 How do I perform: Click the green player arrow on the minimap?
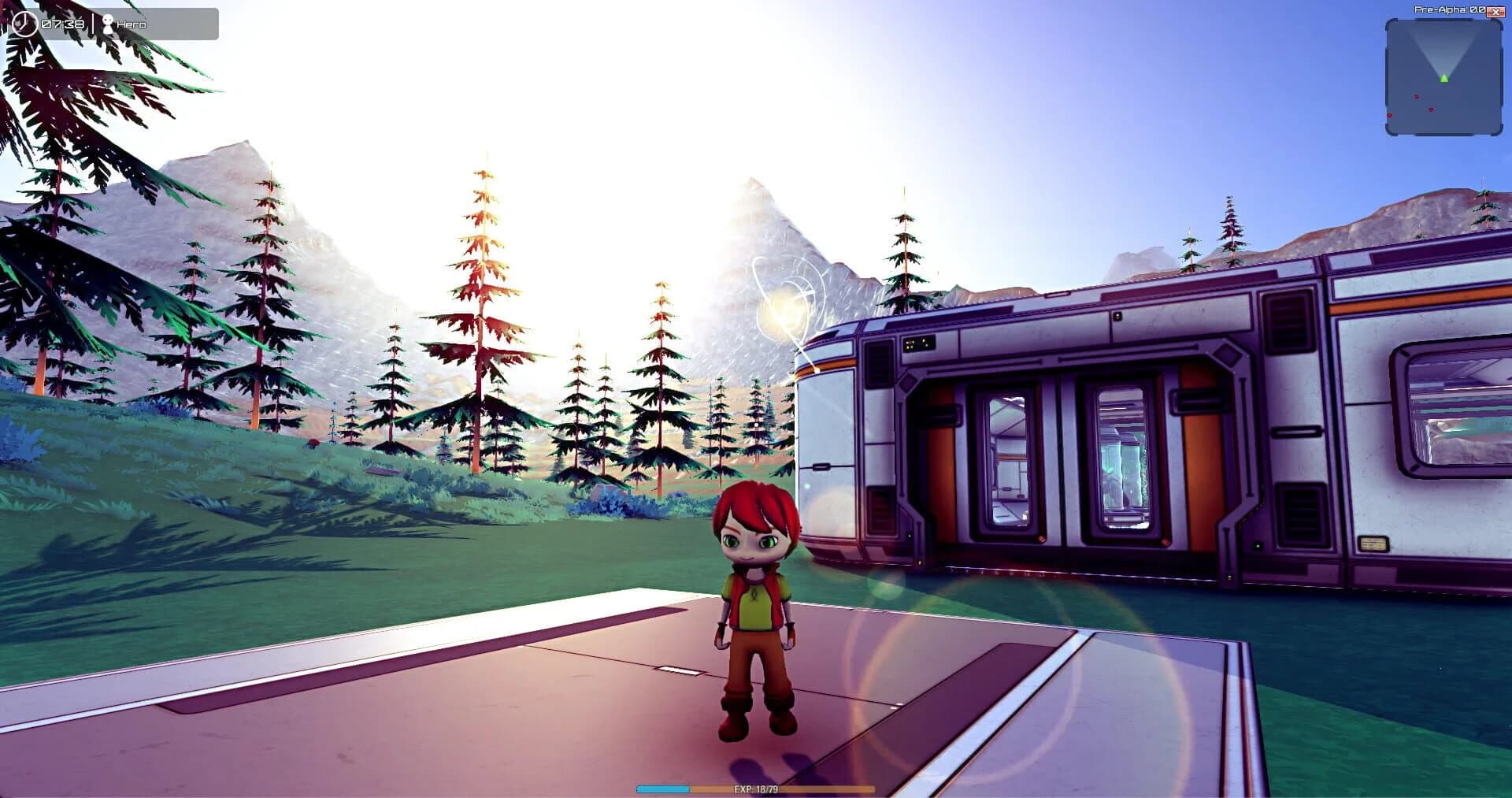point(1444,79)
